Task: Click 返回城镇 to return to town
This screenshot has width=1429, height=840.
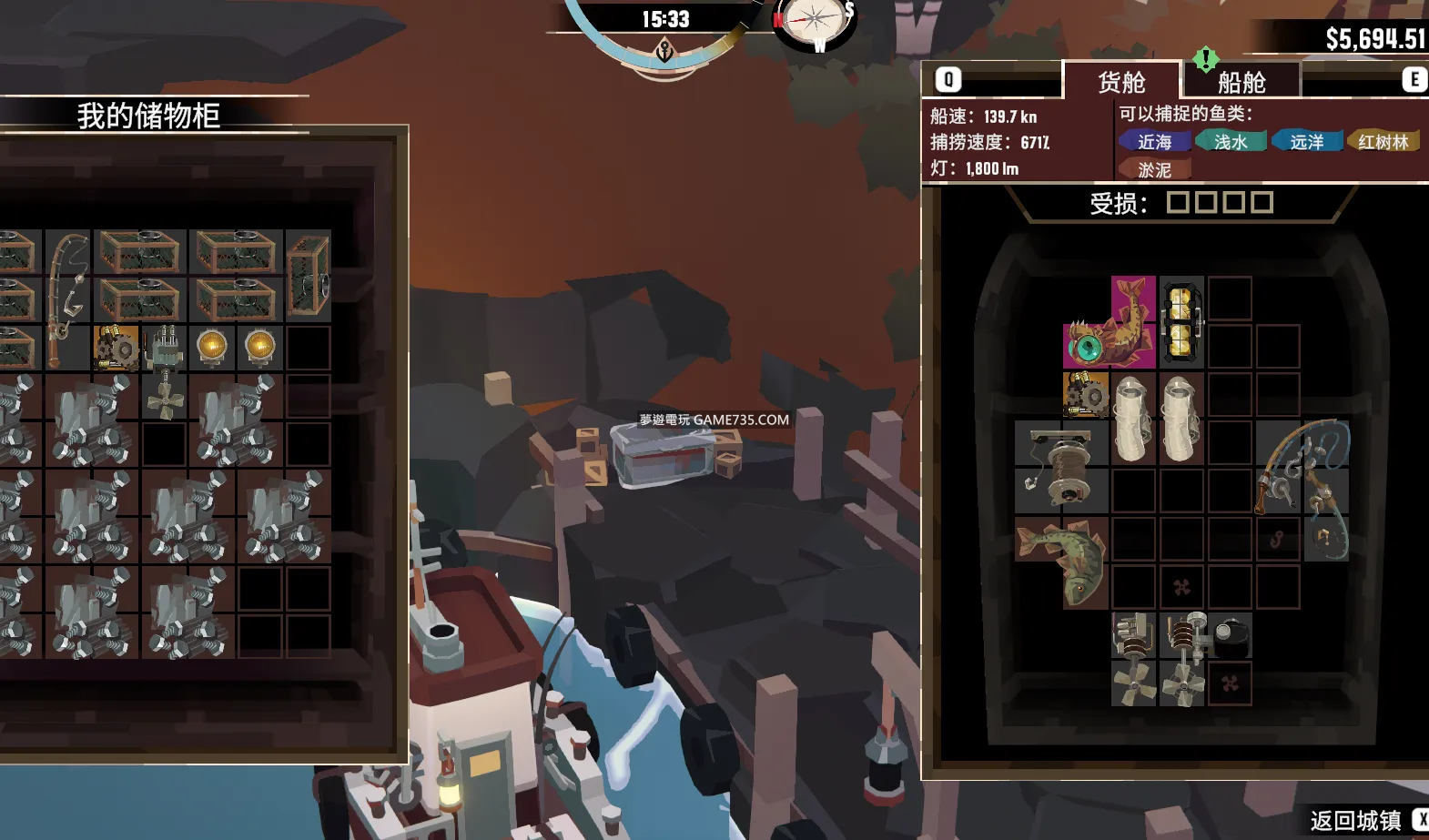Action: (x=1355, y=820)
